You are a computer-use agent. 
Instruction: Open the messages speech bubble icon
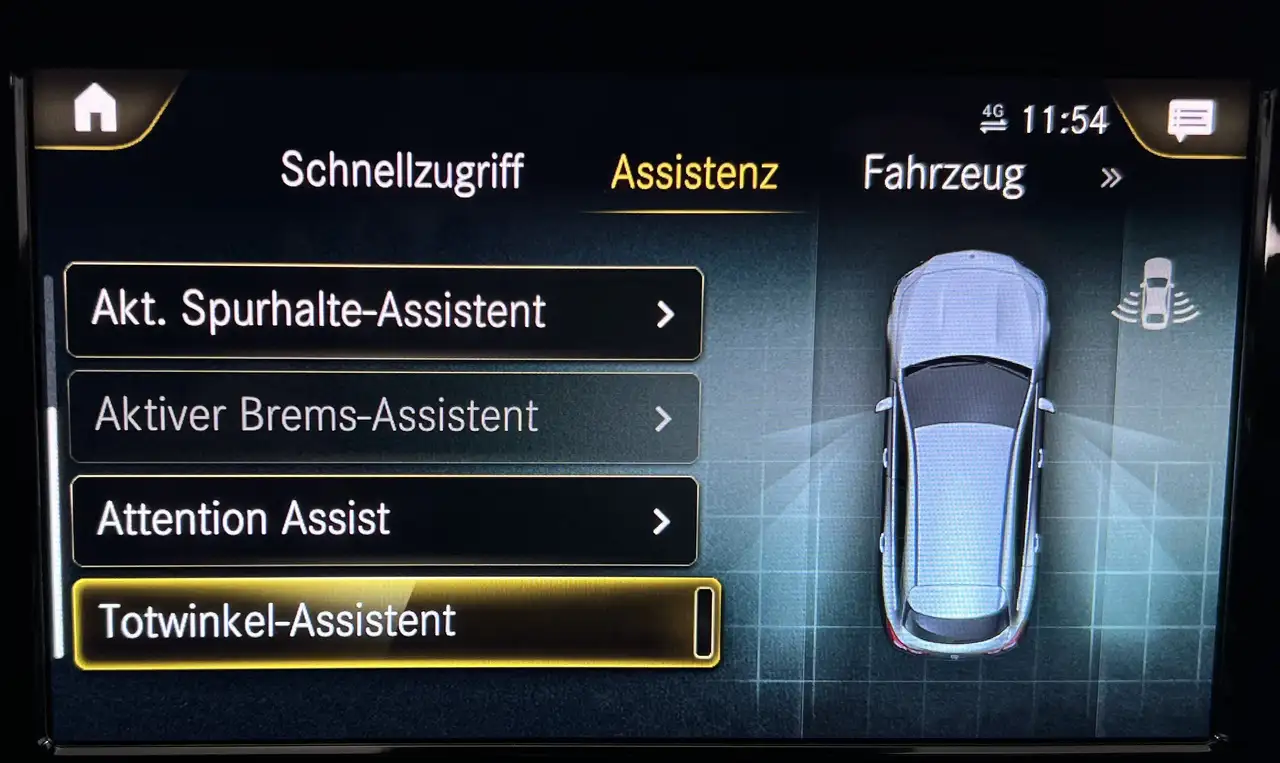click(1191, 120)
